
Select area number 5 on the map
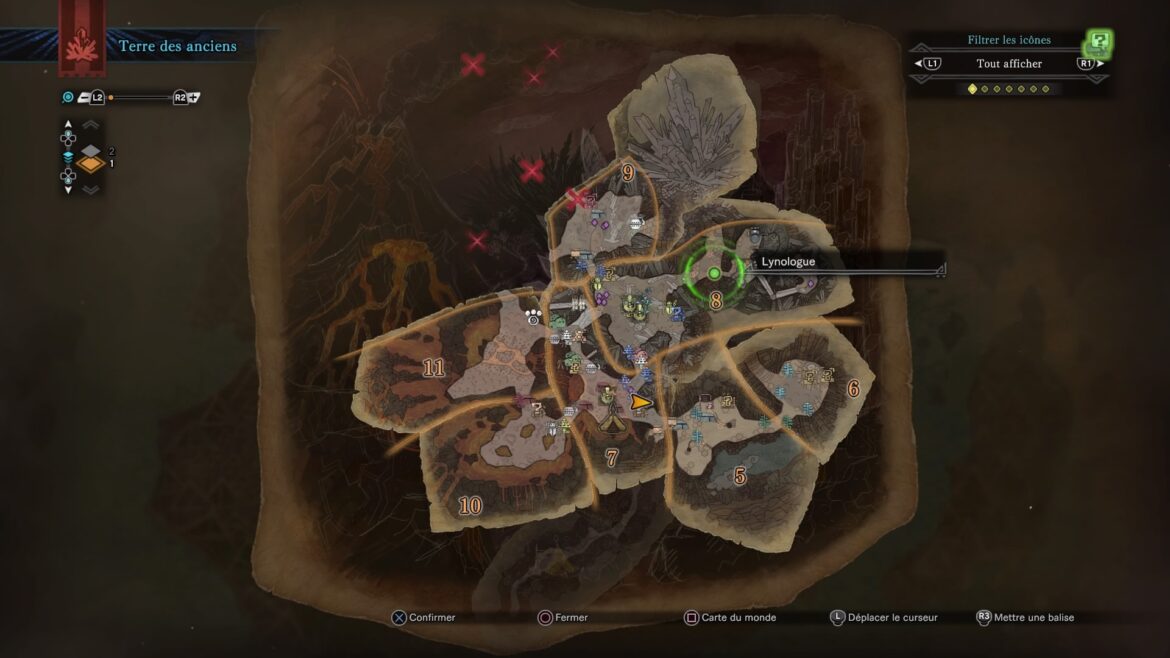pyautogui.click(x=740, y=476)
